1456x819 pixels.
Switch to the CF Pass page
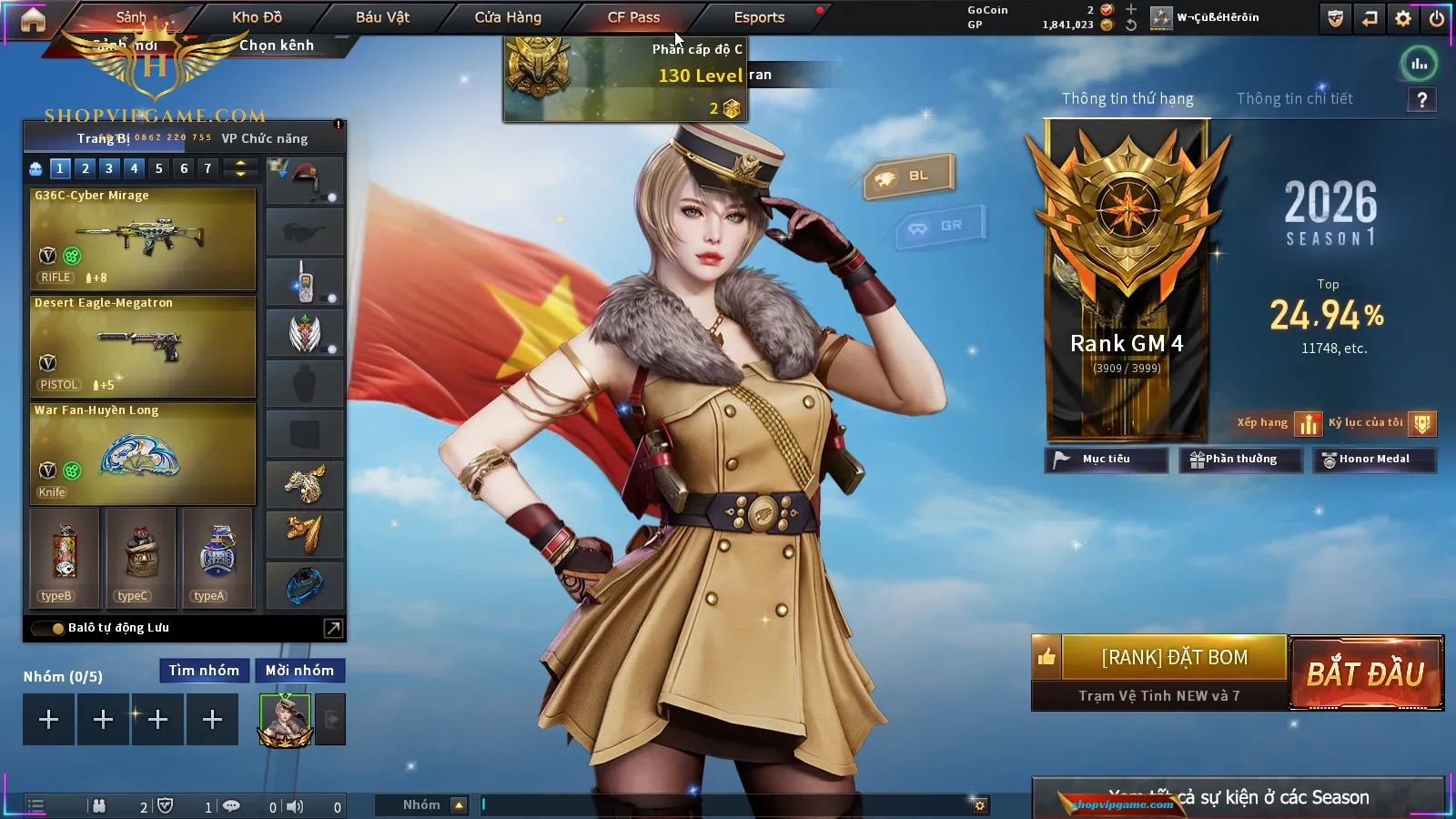click(x=633, y=17)
